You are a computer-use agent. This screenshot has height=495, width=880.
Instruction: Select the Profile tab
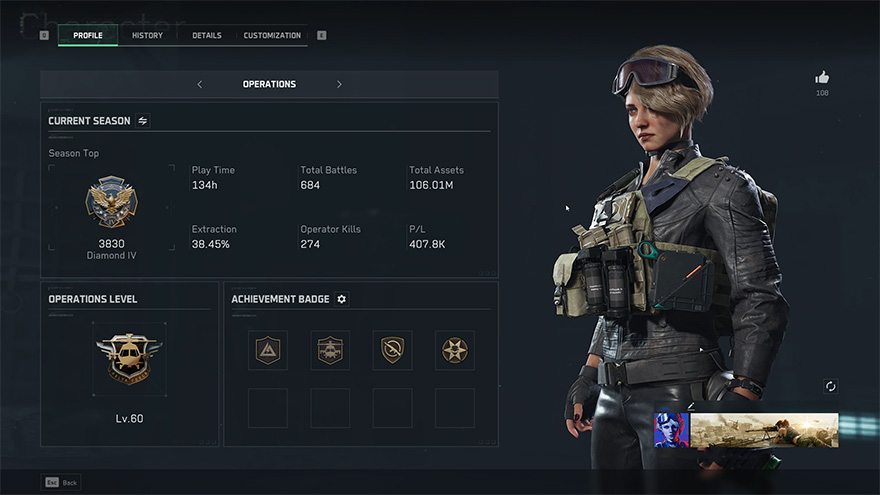88,36
